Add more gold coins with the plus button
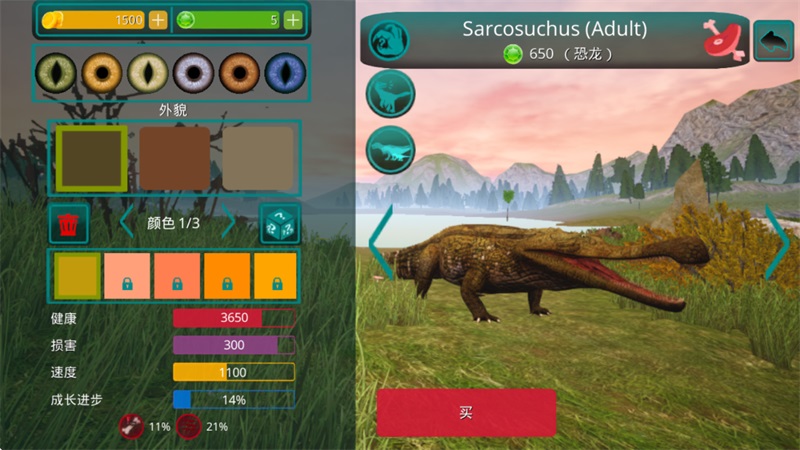This screenshot has width=800, height=450. (x=158, y=20)
